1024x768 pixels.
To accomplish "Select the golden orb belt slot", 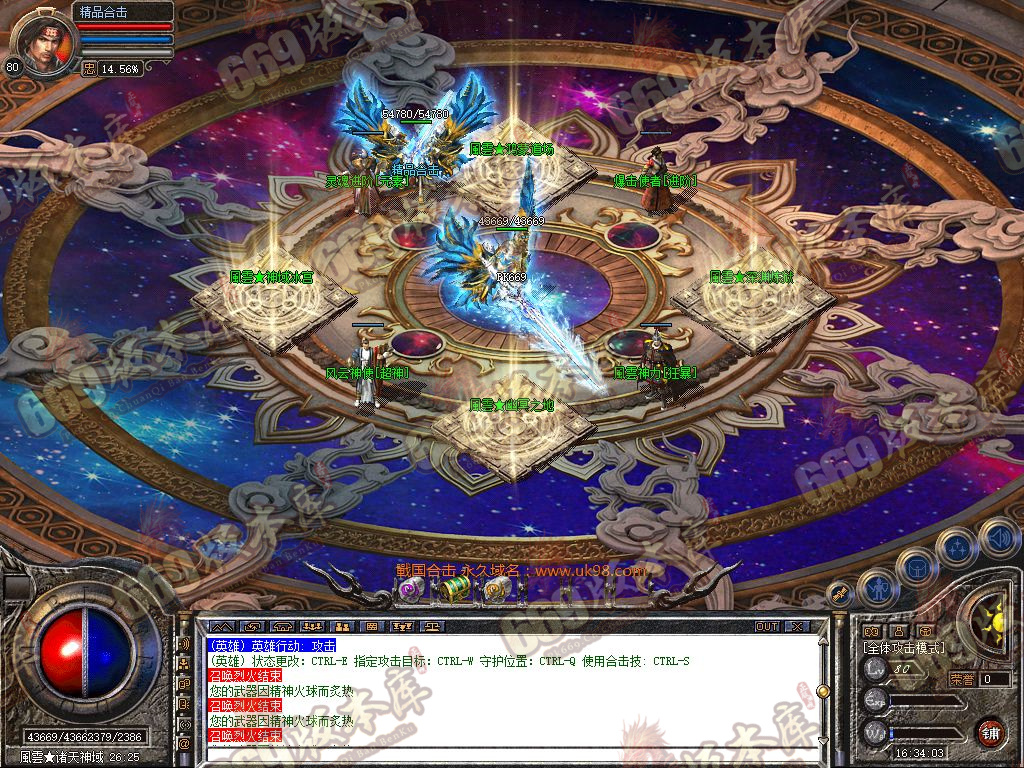I will click(497, 590).
